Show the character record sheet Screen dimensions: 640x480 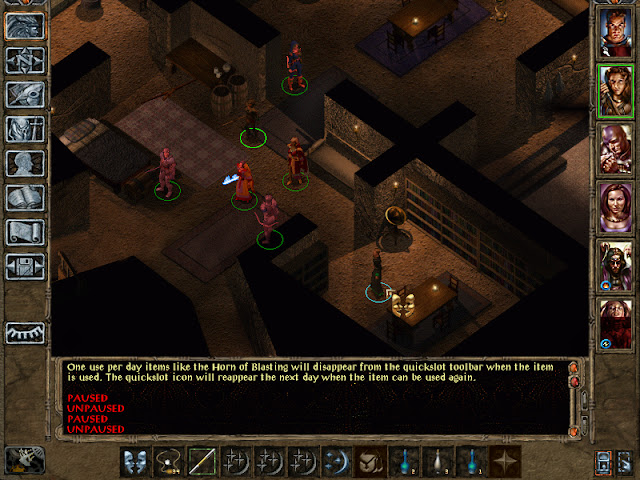click(23, 163)
